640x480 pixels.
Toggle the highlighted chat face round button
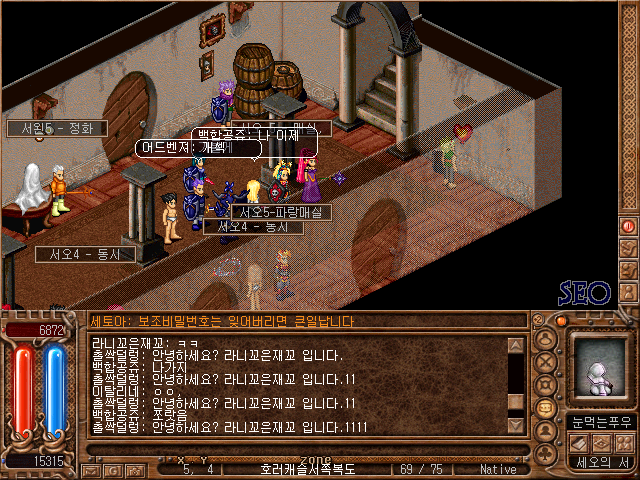tap(547, 408)
